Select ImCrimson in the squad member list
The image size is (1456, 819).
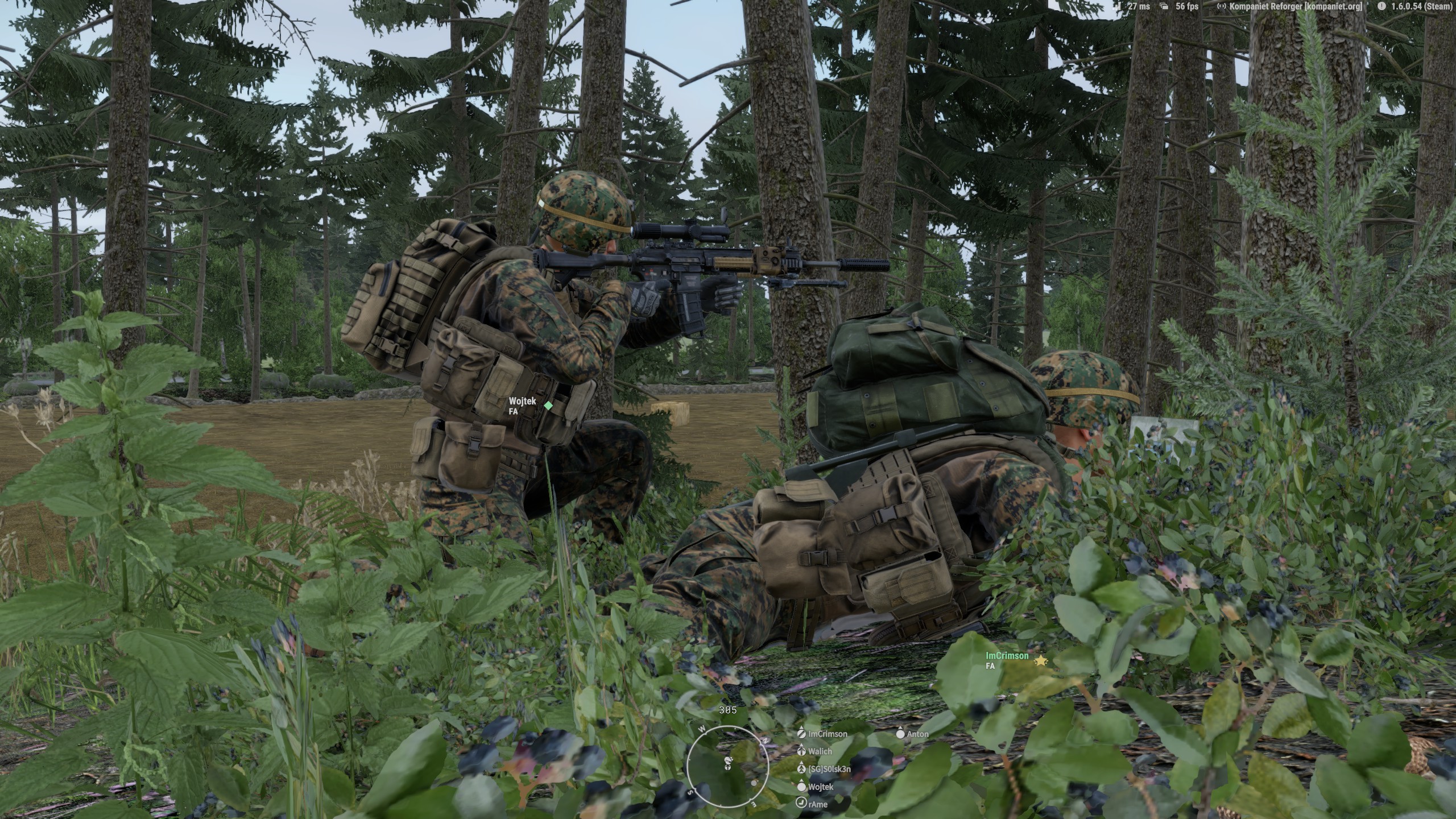tap(827, 734)
